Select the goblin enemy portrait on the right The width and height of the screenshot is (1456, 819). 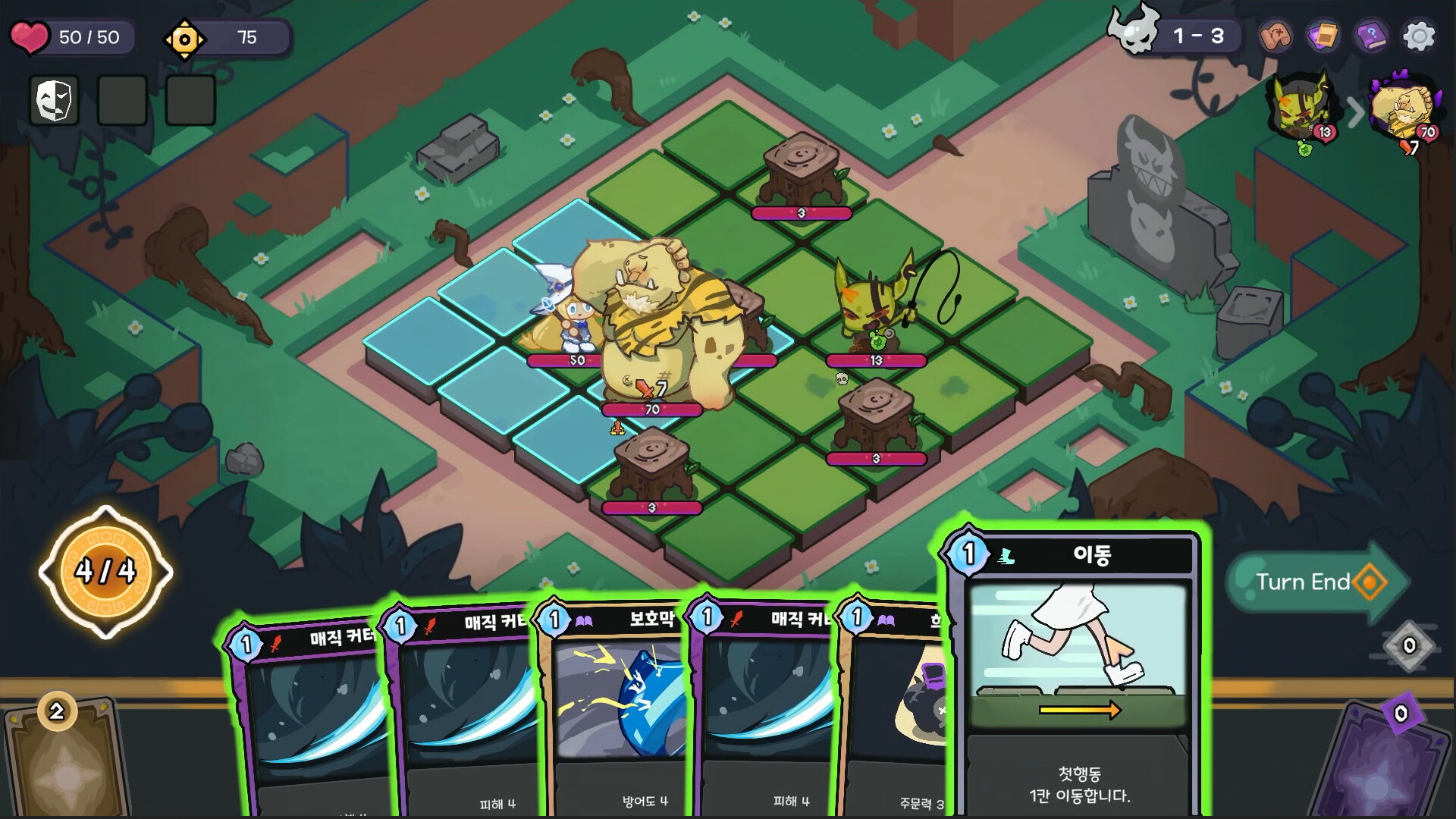point(1300,108)
